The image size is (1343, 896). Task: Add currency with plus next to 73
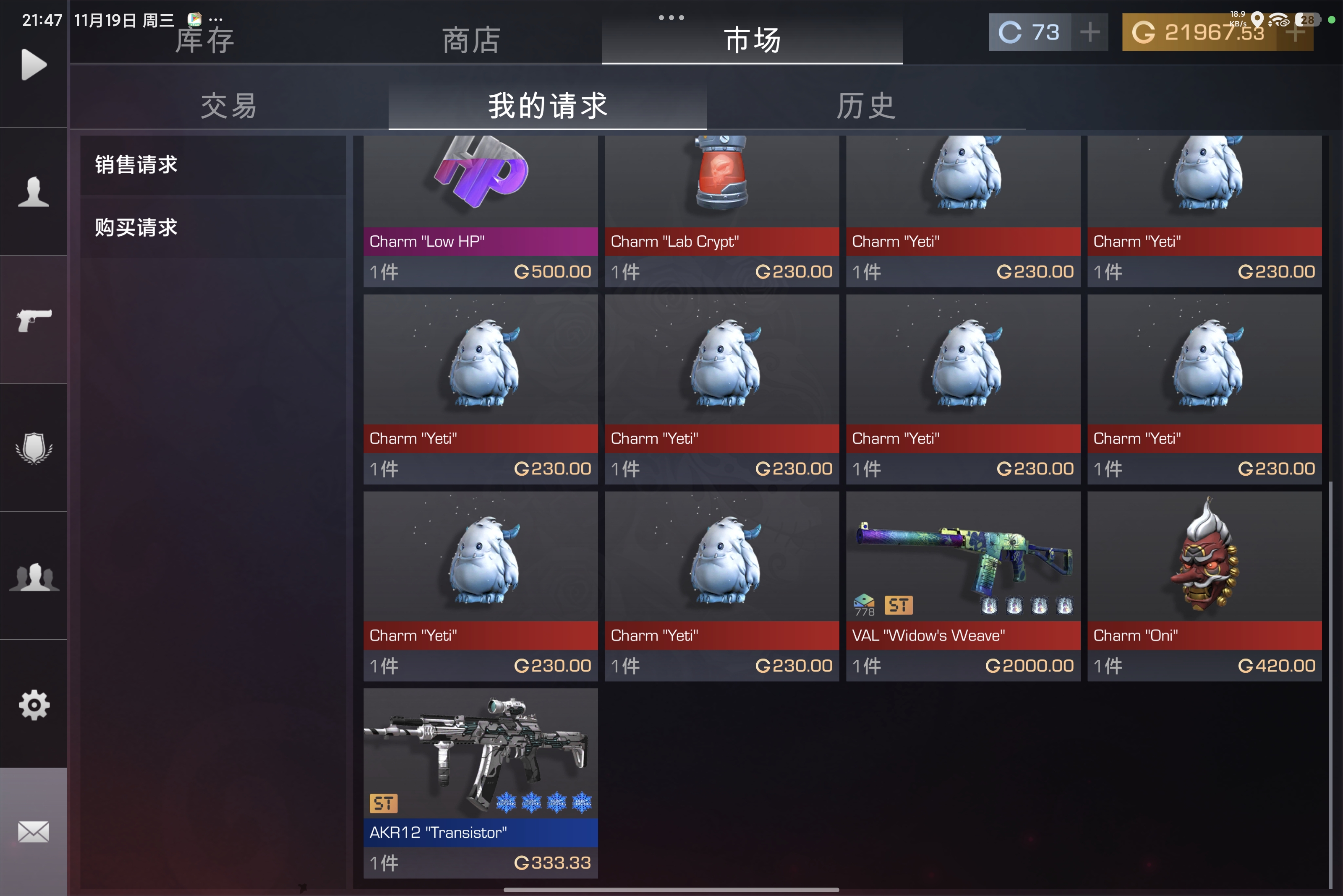coord(1090,32)
